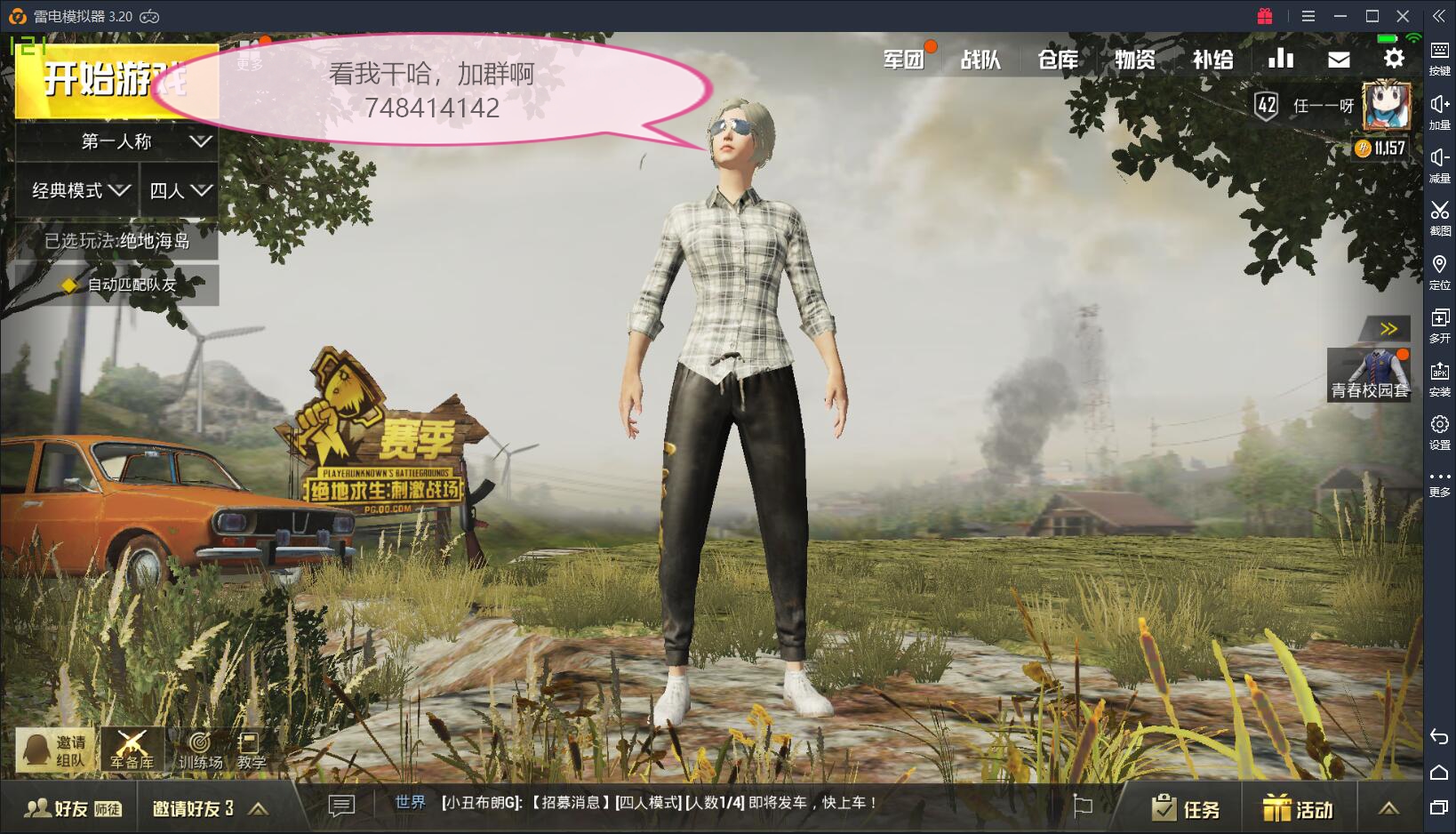
Task: Switch to the 战队 team tab
Action: pos(981,59)
